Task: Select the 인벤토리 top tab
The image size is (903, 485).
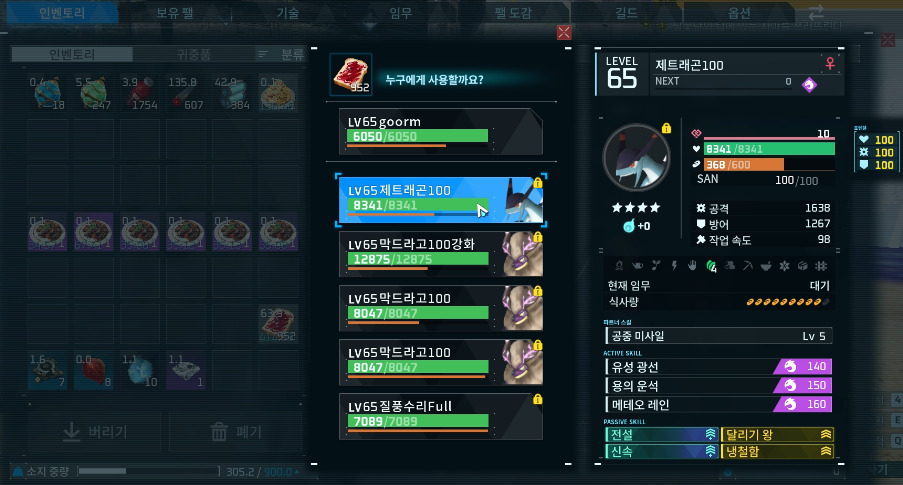Action: 62,13
